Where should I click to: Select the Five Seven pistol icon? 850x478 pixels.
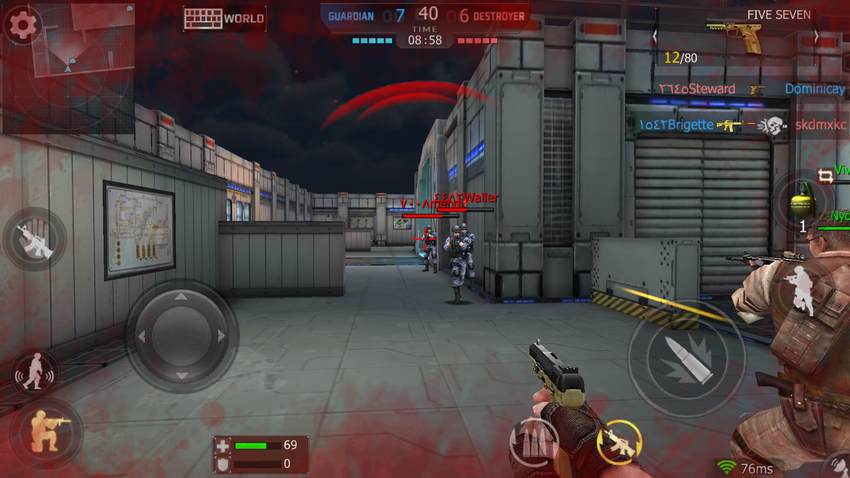coord(735,36)
